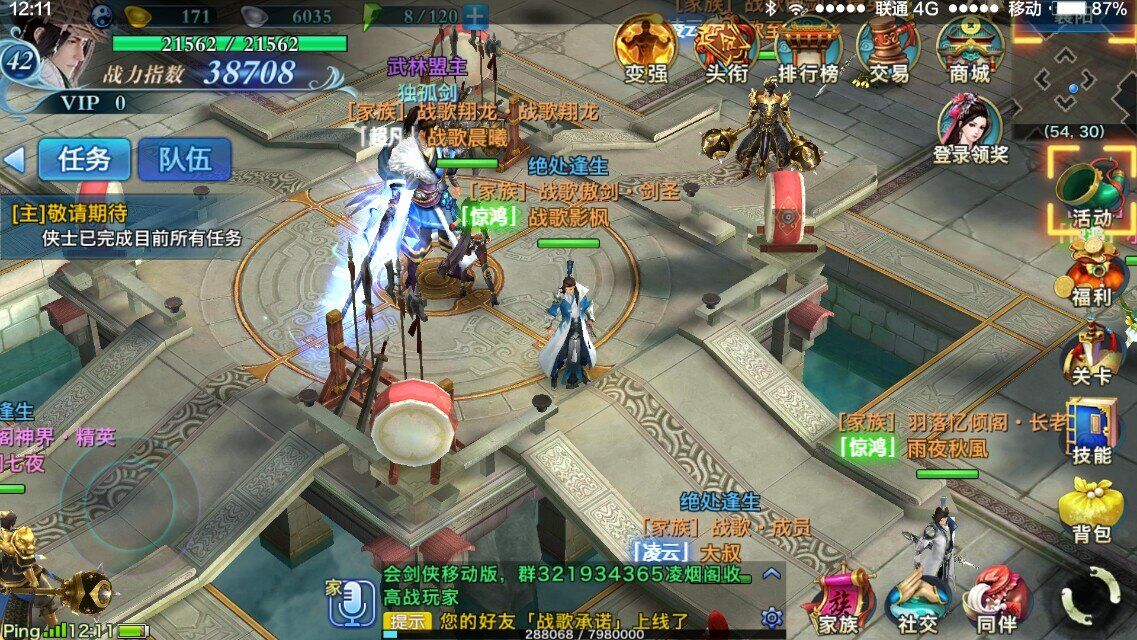Open the 背包 backpack inventory
This screenshot has height=640, width=1137.
[1090, 510]
